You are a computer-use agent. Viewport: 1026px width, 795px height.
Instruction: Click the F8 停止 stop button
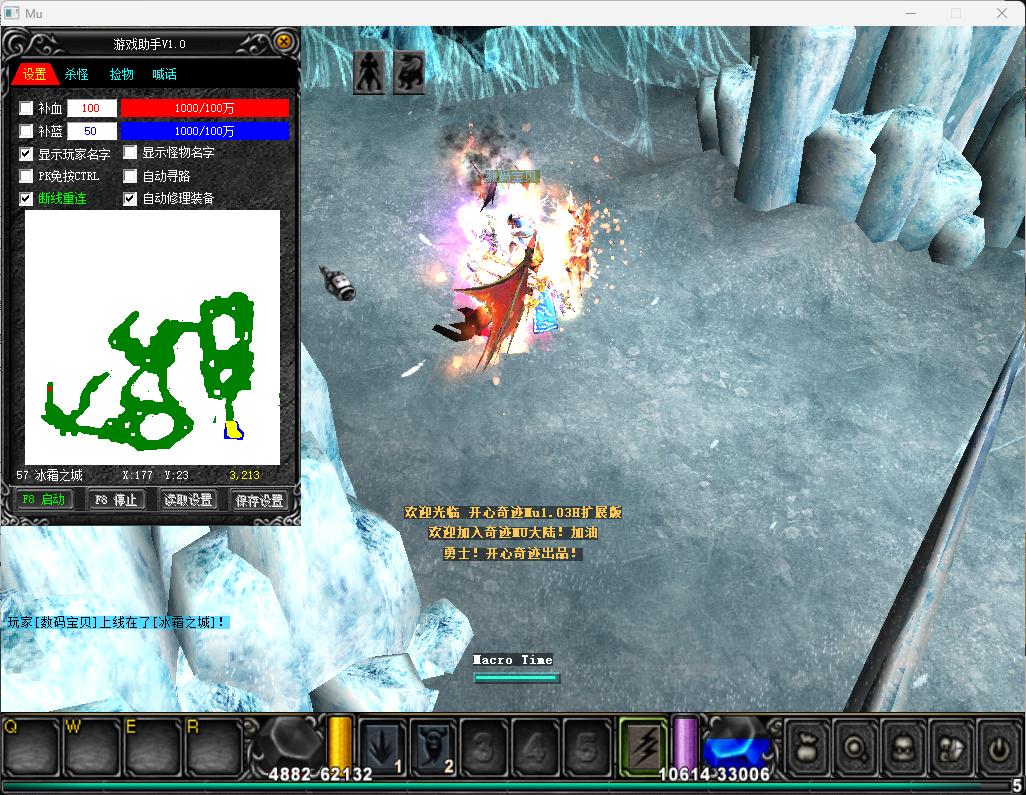[115, 500]
